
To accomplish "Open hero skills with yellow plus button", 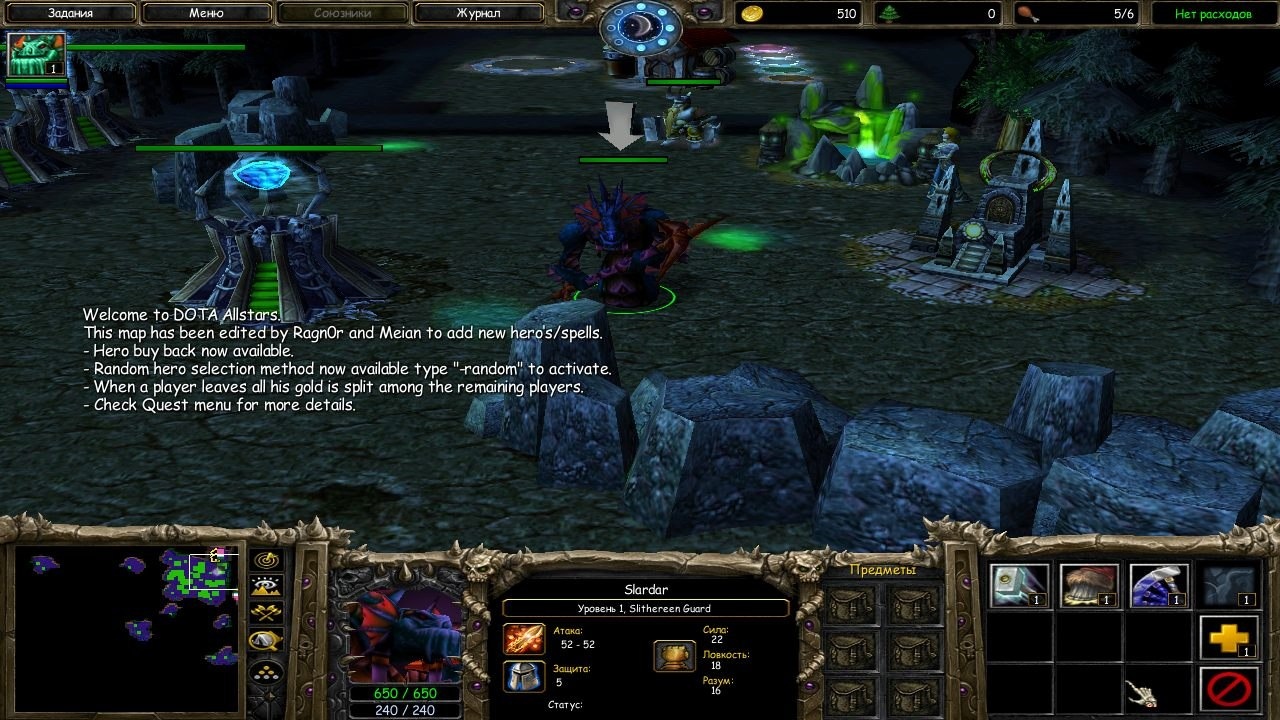I will pos(1229,638).
